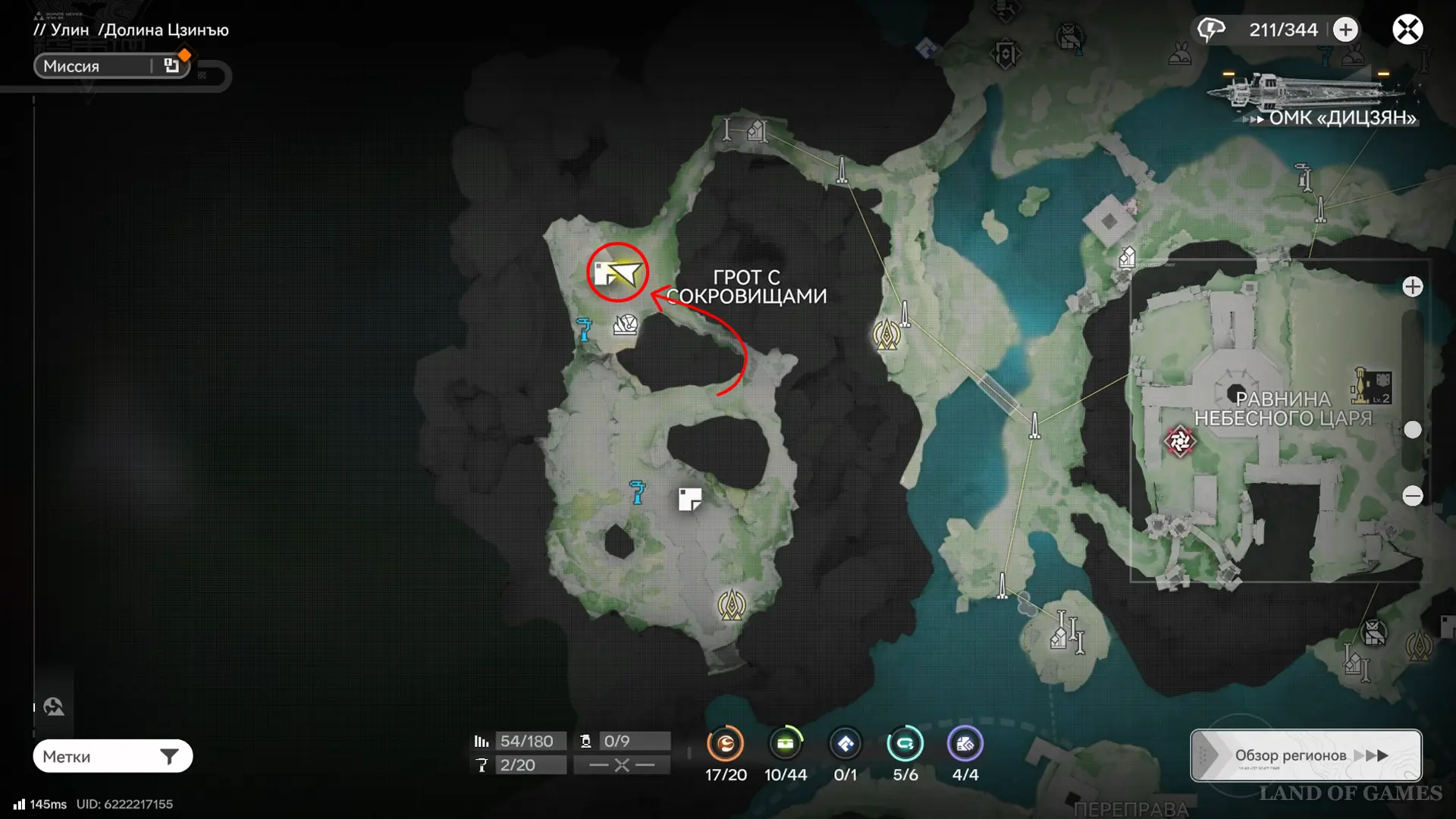Show the teal 5/6 collectible tracker
The image size is (1456, 819).
tap(905, 744)
